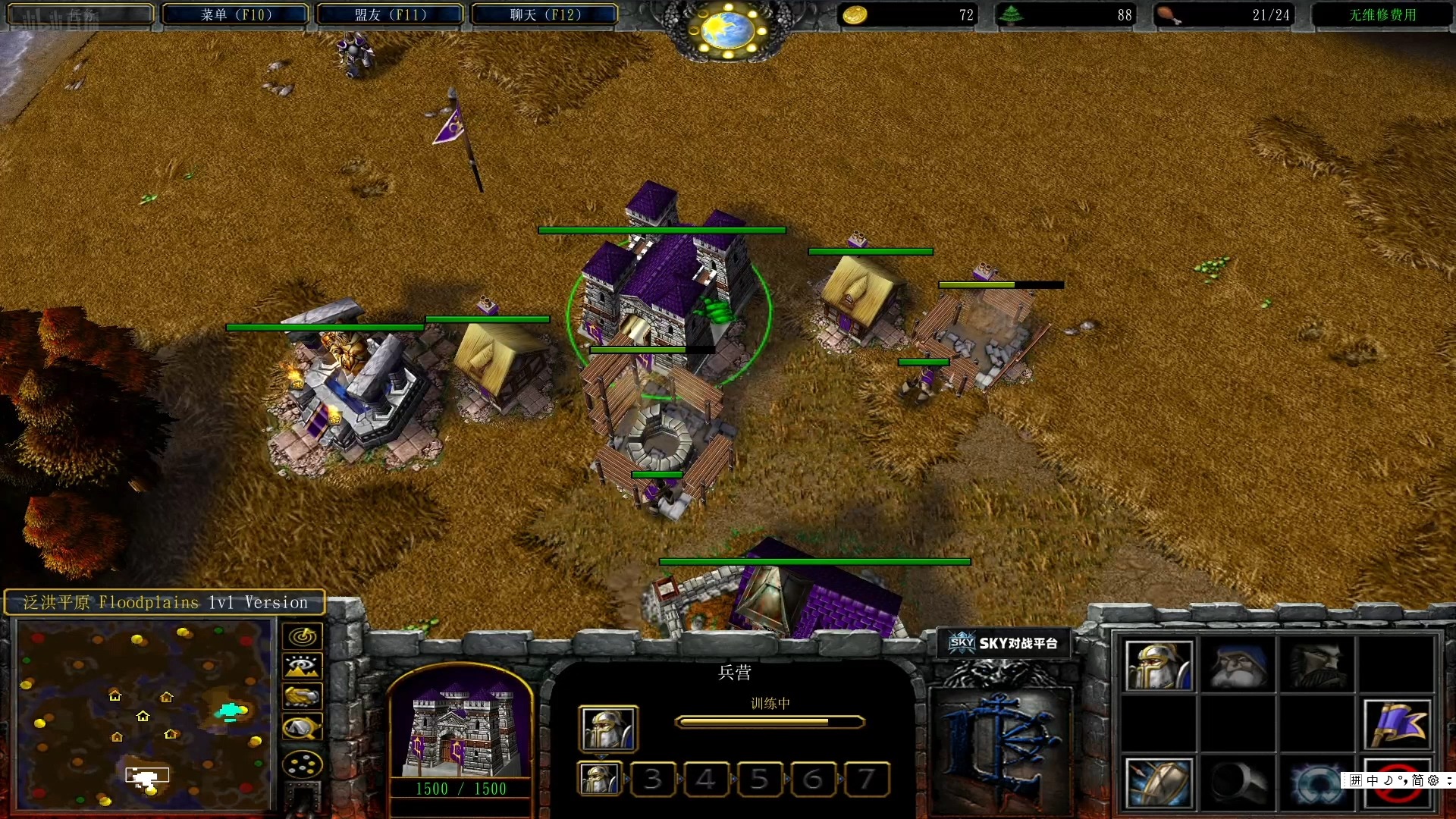Open the 菜单 (F10) game menu
1456x819 pixels.
(236, 14)
